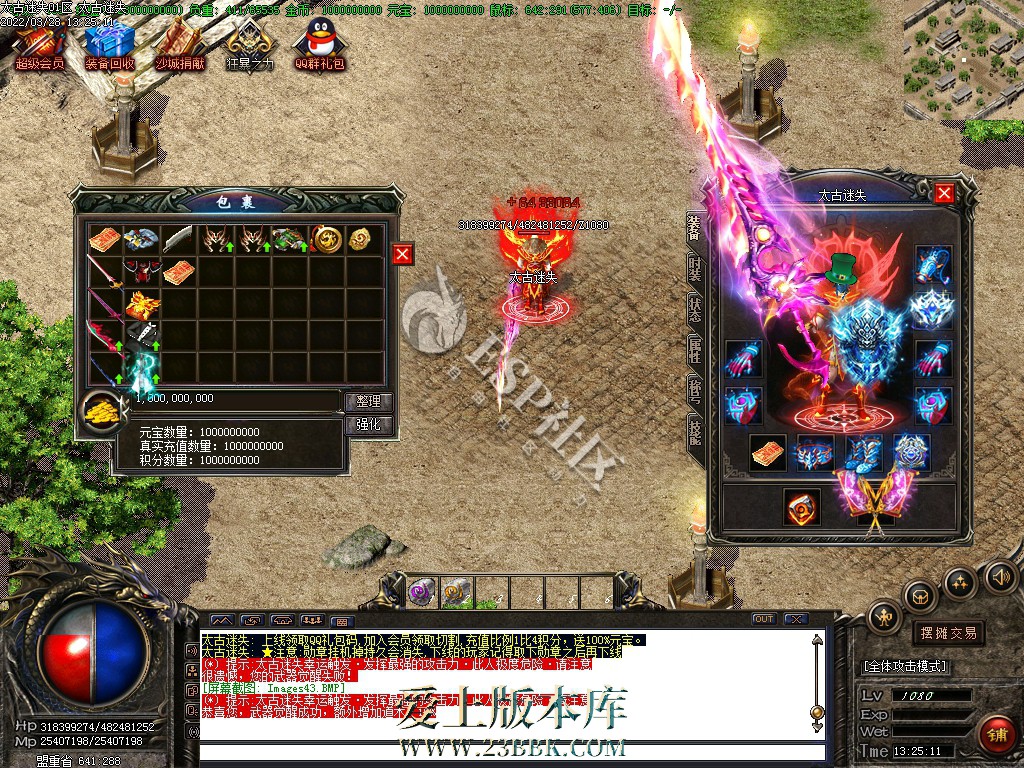1024x768 pixels.
Task: Open the 技能 skills tab
Action: pyautogui.click(x=694, y=430)
